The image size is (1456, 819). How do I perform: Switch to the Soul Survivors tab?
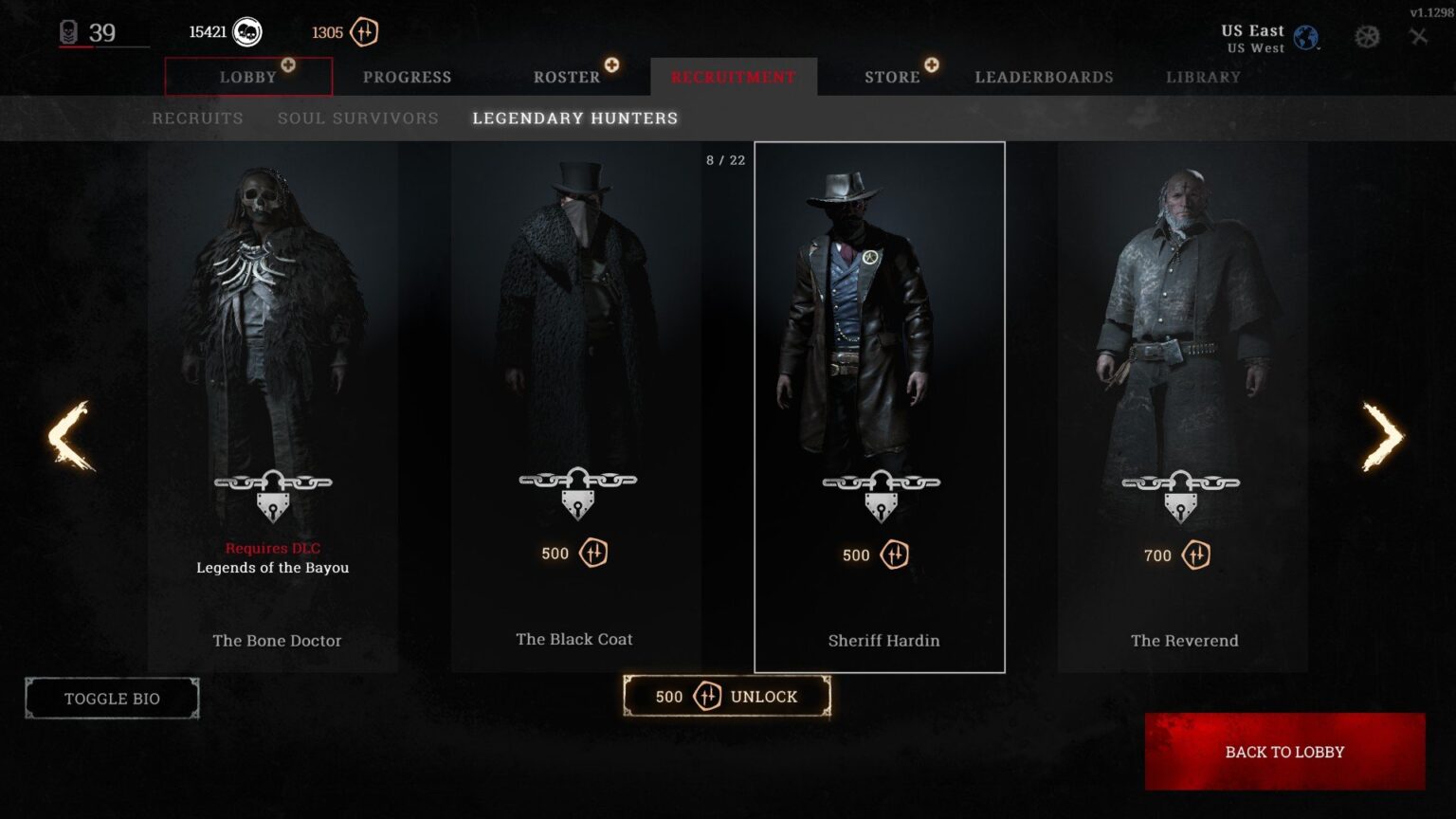click(x=357, y=118)
